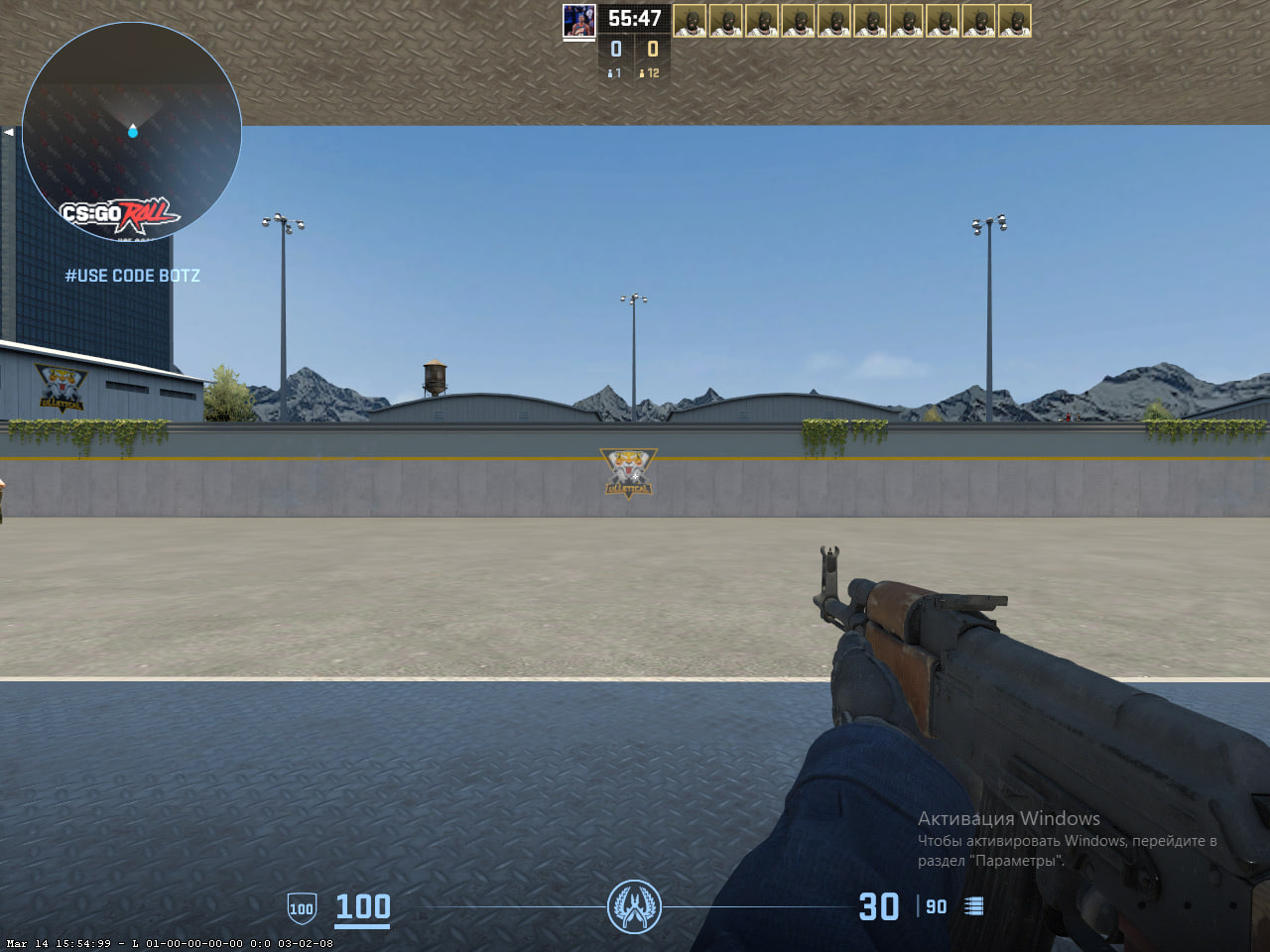Select the first terrorist avatar in top row
The height and width of the screenshot is (952, 1270).
click(692, 20)
